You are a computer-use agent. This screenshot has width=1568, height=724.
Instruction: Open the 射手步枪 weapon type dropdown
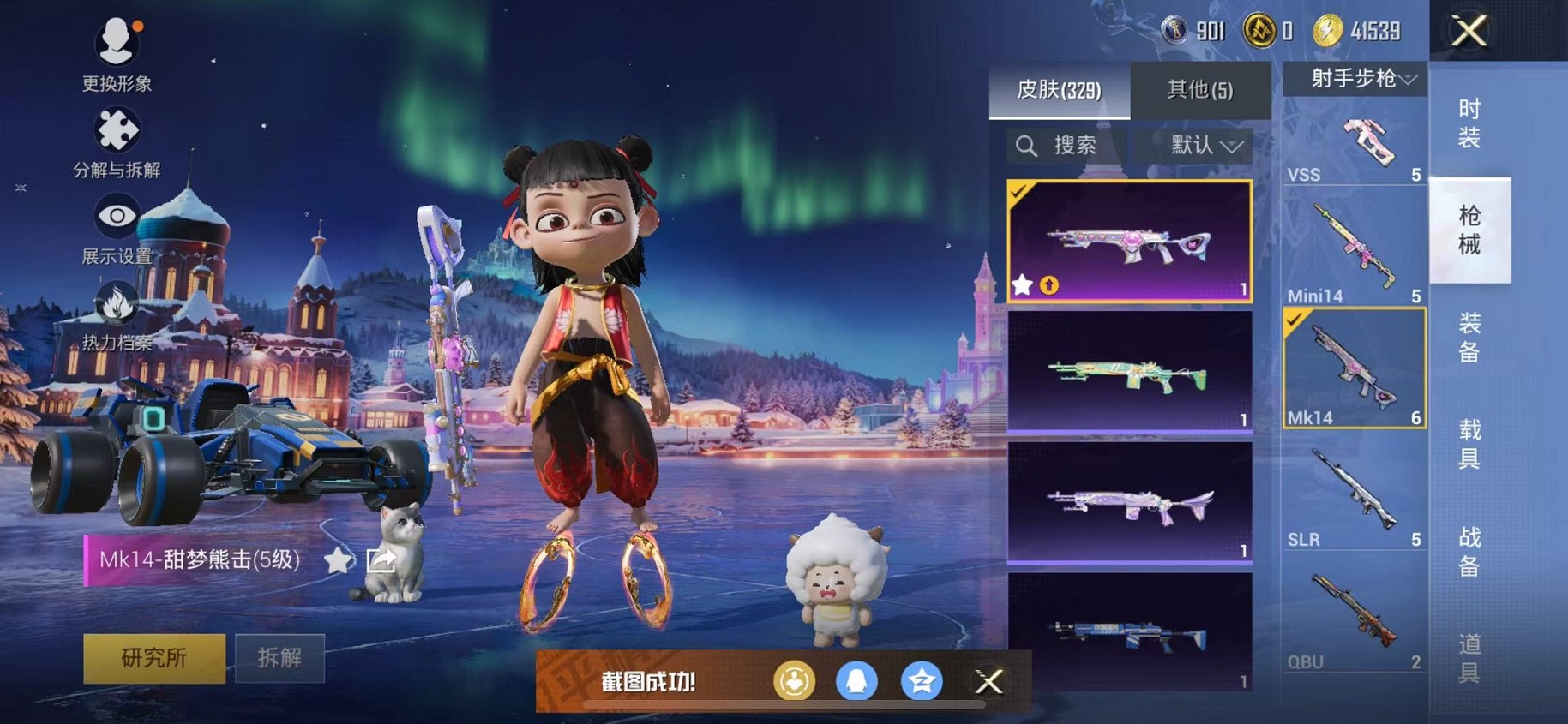[x=1355, y=79]
